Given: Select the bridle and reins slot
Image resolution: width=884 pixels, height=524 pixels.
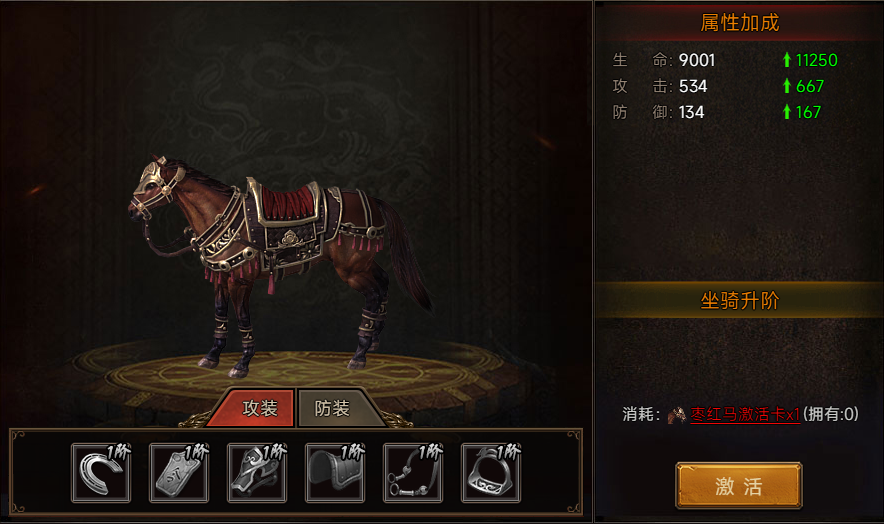Looking at the screenshot, I should click(x=413, y=472).
